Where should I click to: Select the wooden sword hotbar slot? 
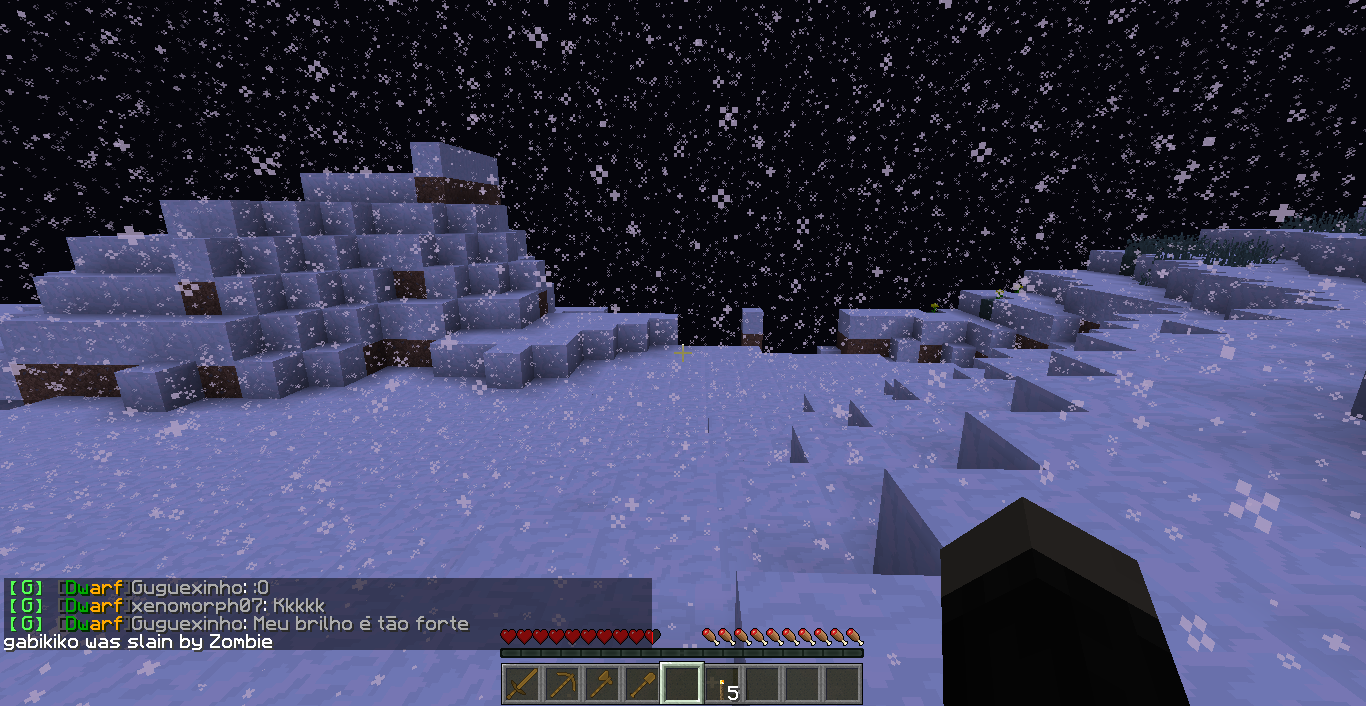[522, 684]
